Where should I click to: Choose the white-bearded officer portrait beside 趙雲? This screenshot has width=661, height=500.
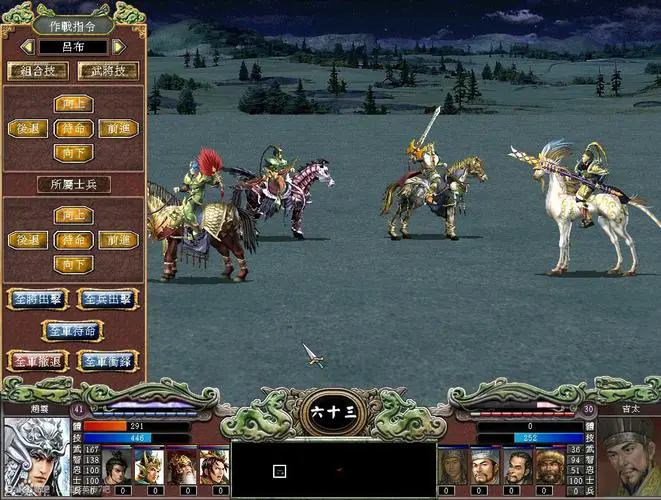[182, 465]
